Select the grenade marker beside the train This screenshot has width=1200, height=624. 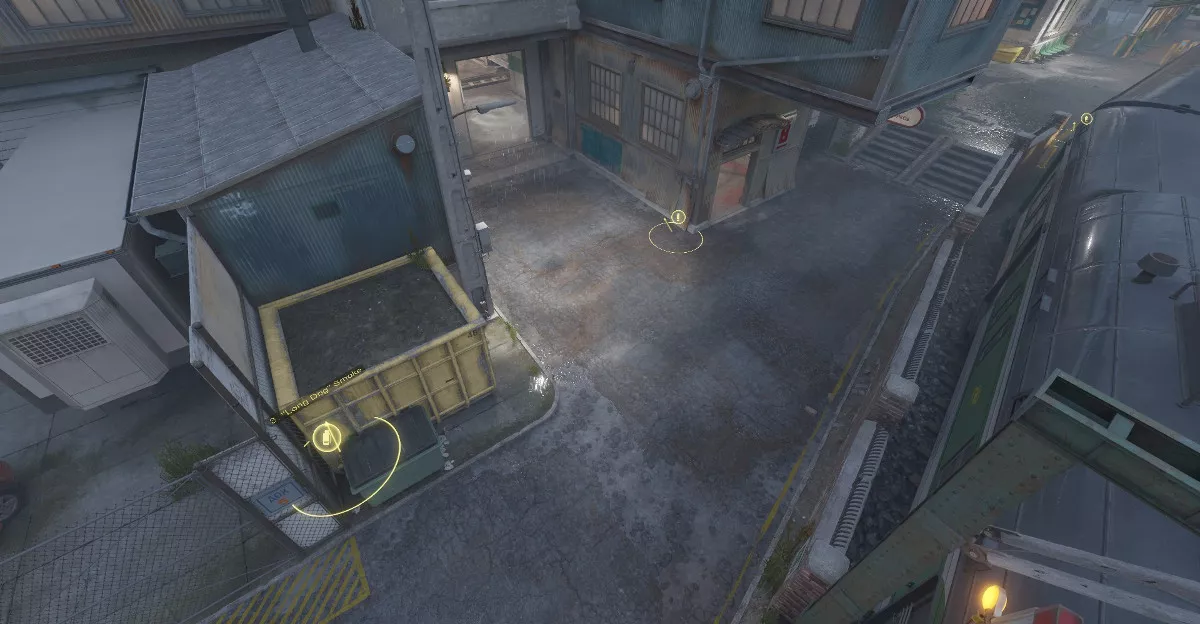click(1086, 119)
